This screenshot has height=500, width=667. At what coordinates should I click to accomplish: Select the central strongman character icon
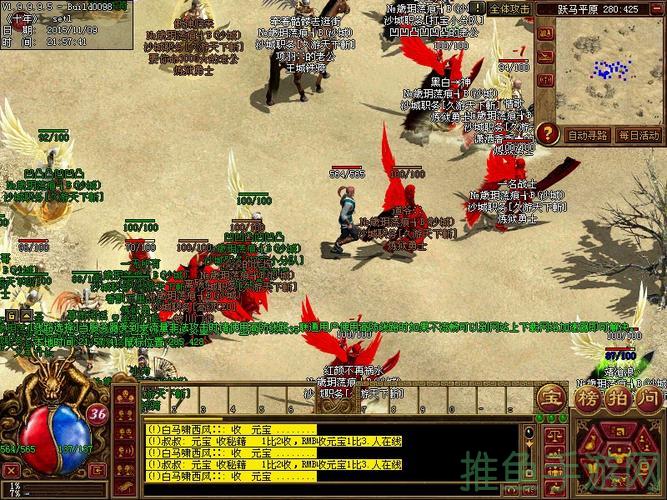pos(618,458)
